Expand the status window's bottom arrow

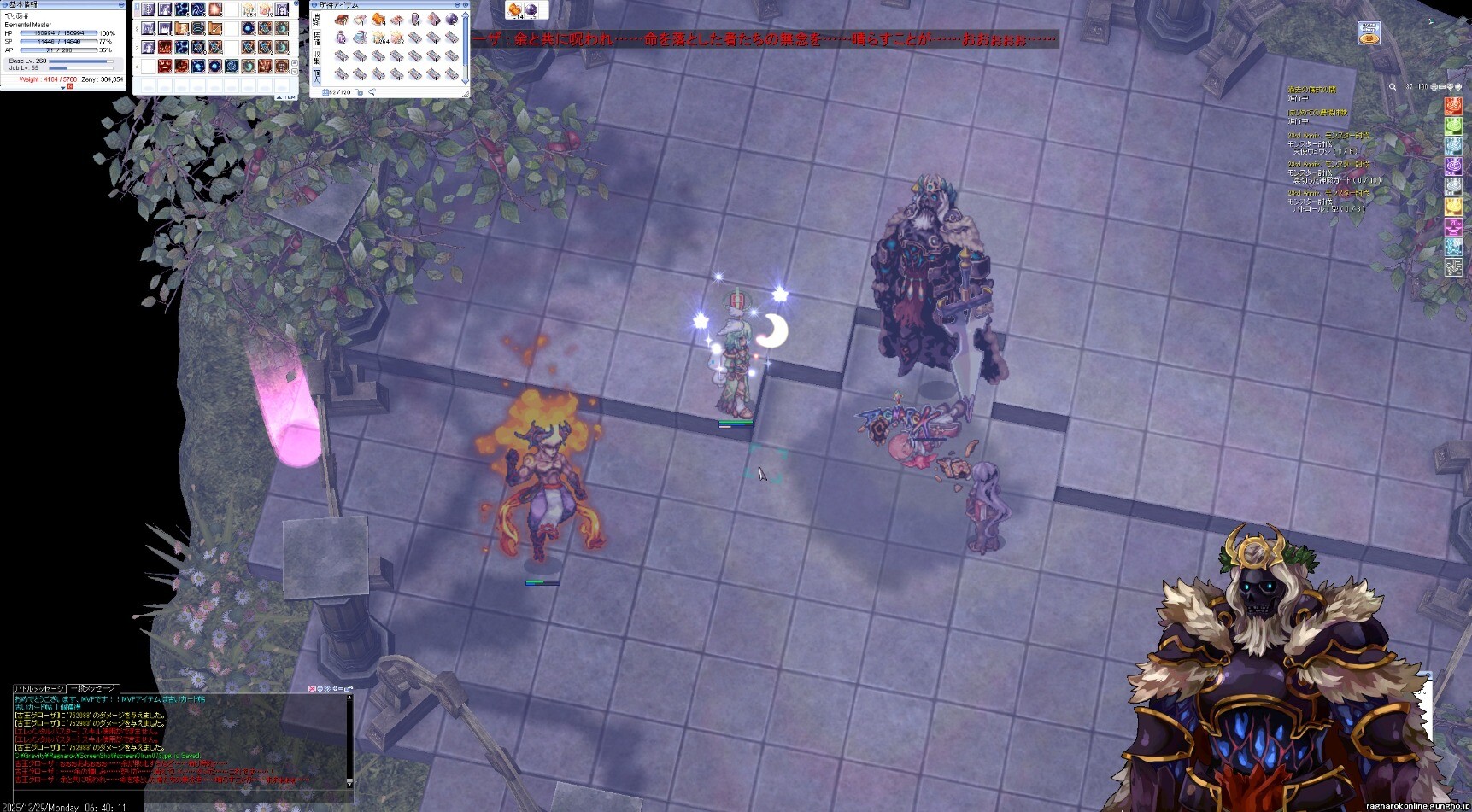coord(62,87)
